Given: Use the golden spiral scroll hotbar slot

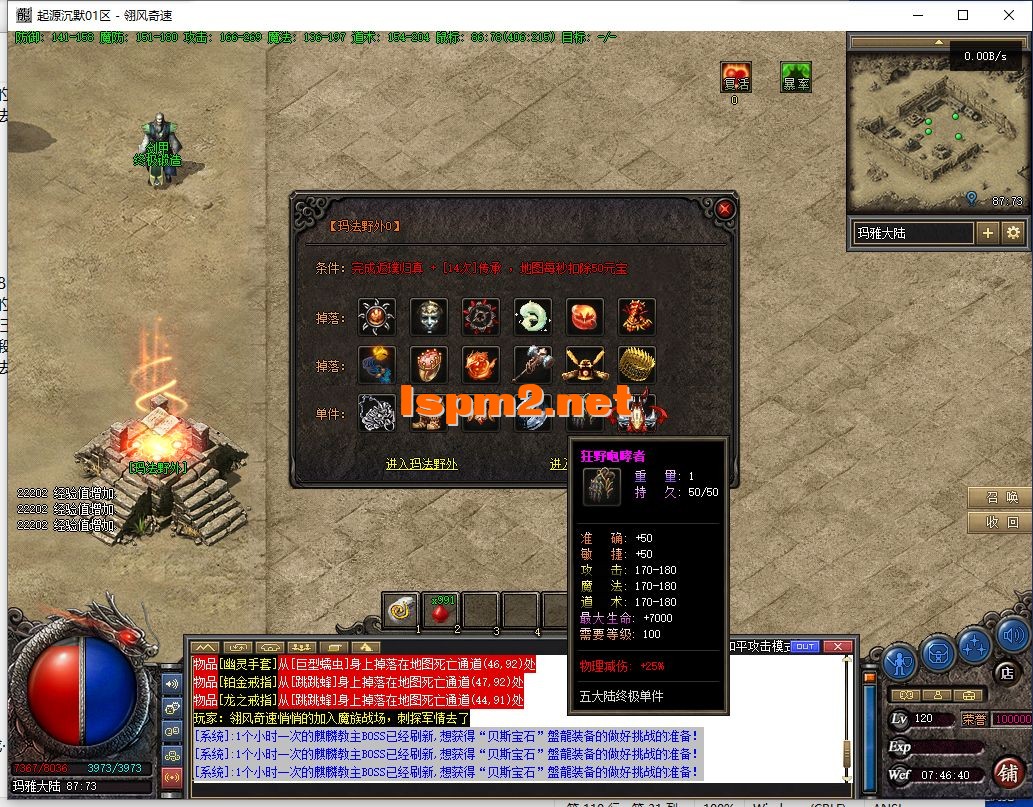Looking at the screenshot, I should click(402, 609).
